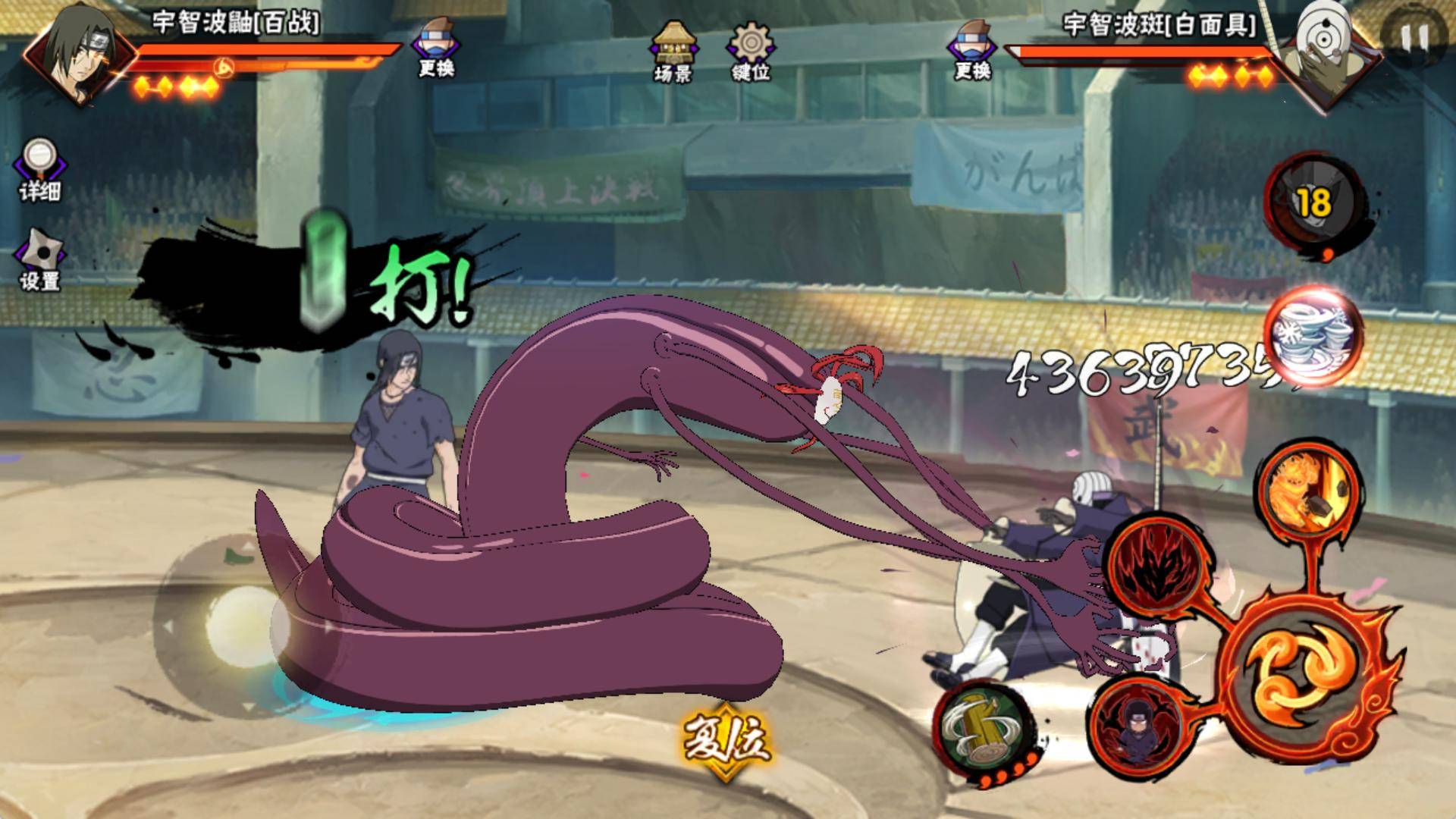Change the stage with 场景
The height and width of the screenshot is (819, 1456).
click(673, 50)
